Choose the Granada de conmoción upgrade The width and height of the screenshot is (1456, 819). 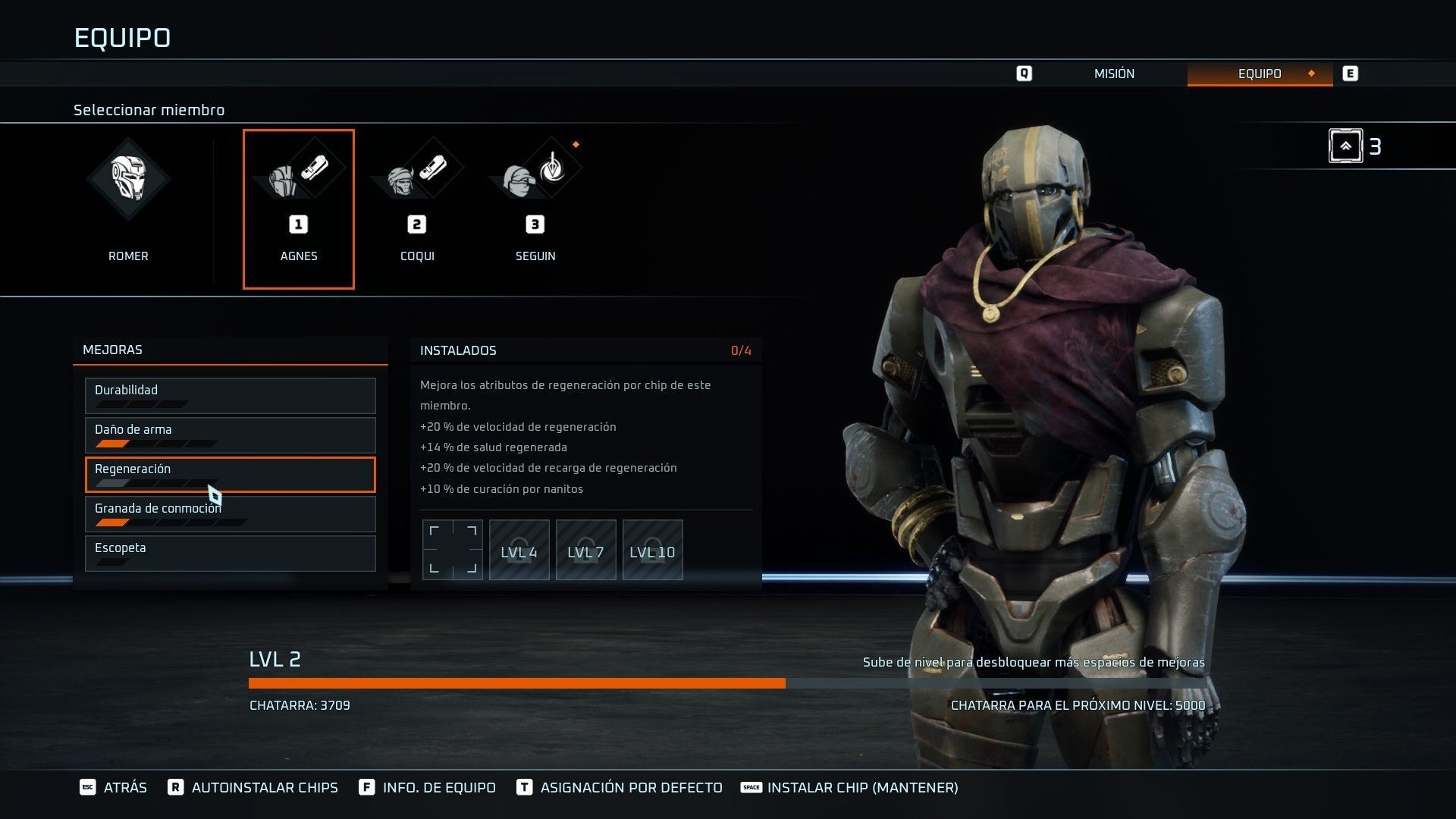click(230, 513)
